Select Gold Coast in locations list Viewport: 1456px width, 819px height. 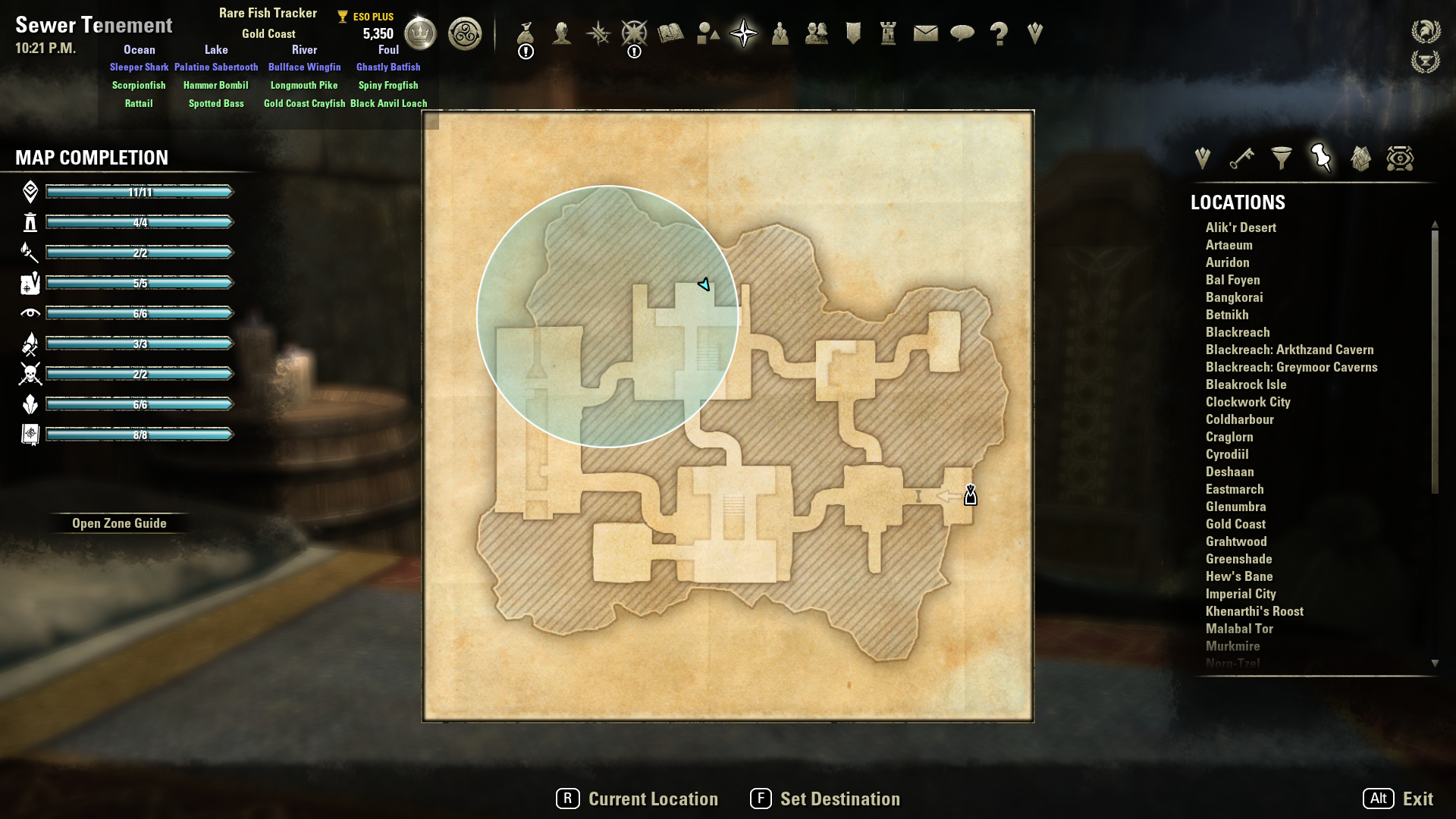[1235, 524]
